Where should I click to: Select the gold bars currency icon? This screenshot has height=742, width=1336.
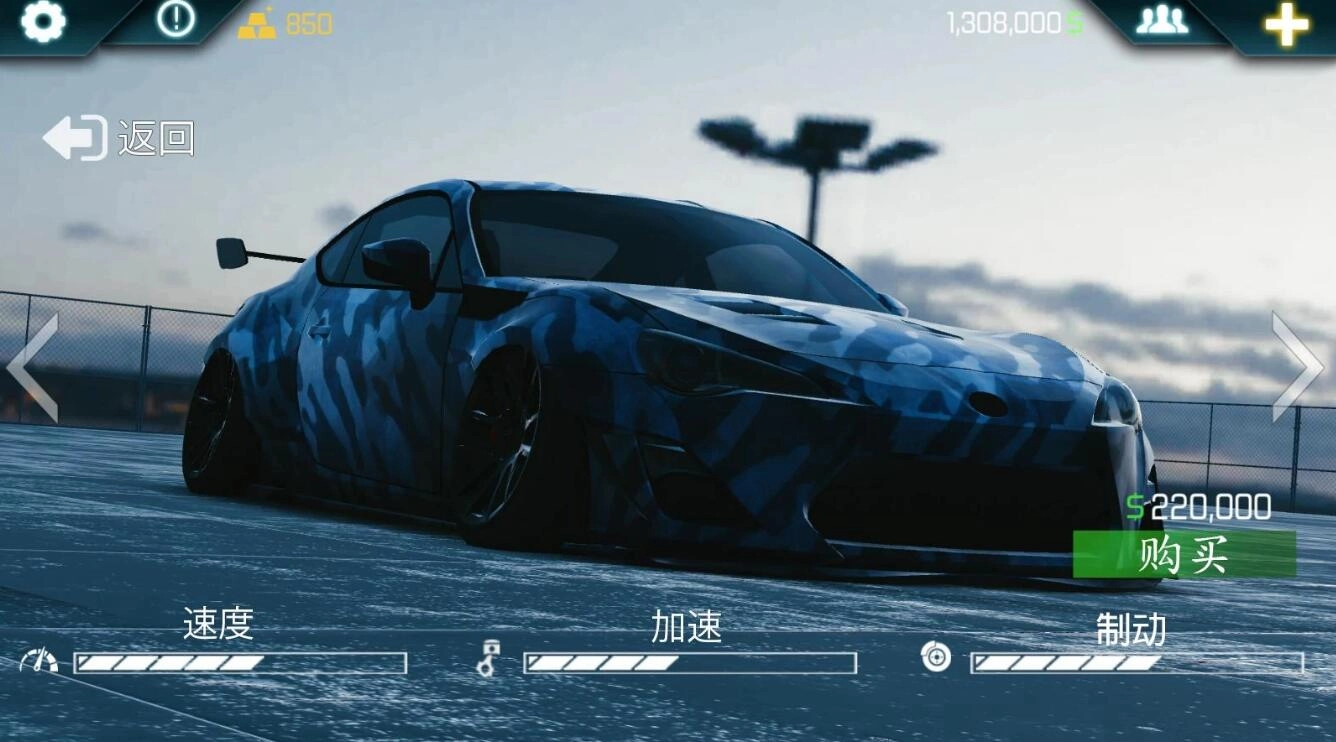258,22
